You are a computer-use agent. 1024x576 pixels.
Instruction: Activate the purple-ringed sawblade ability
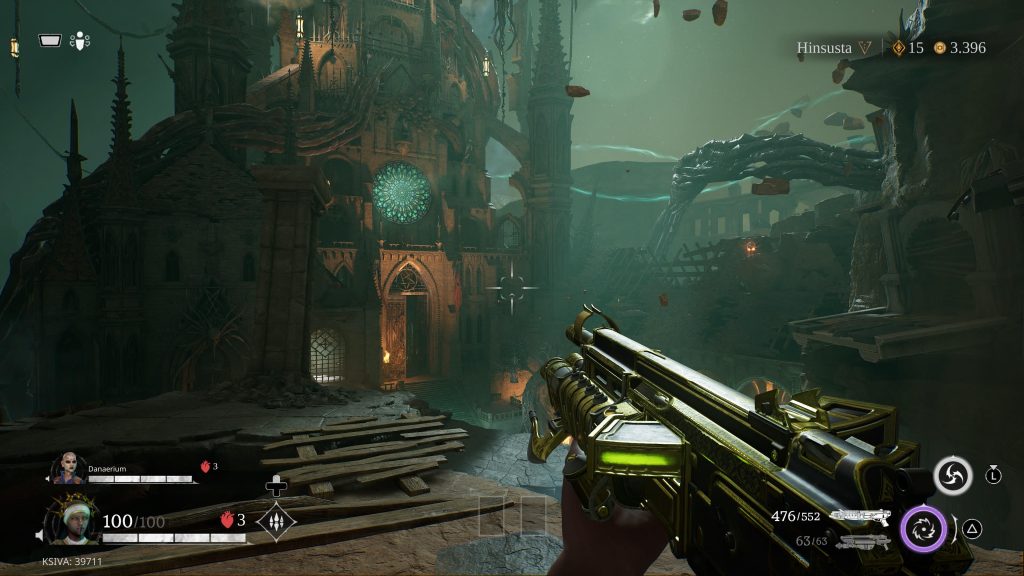click(924, 528)
